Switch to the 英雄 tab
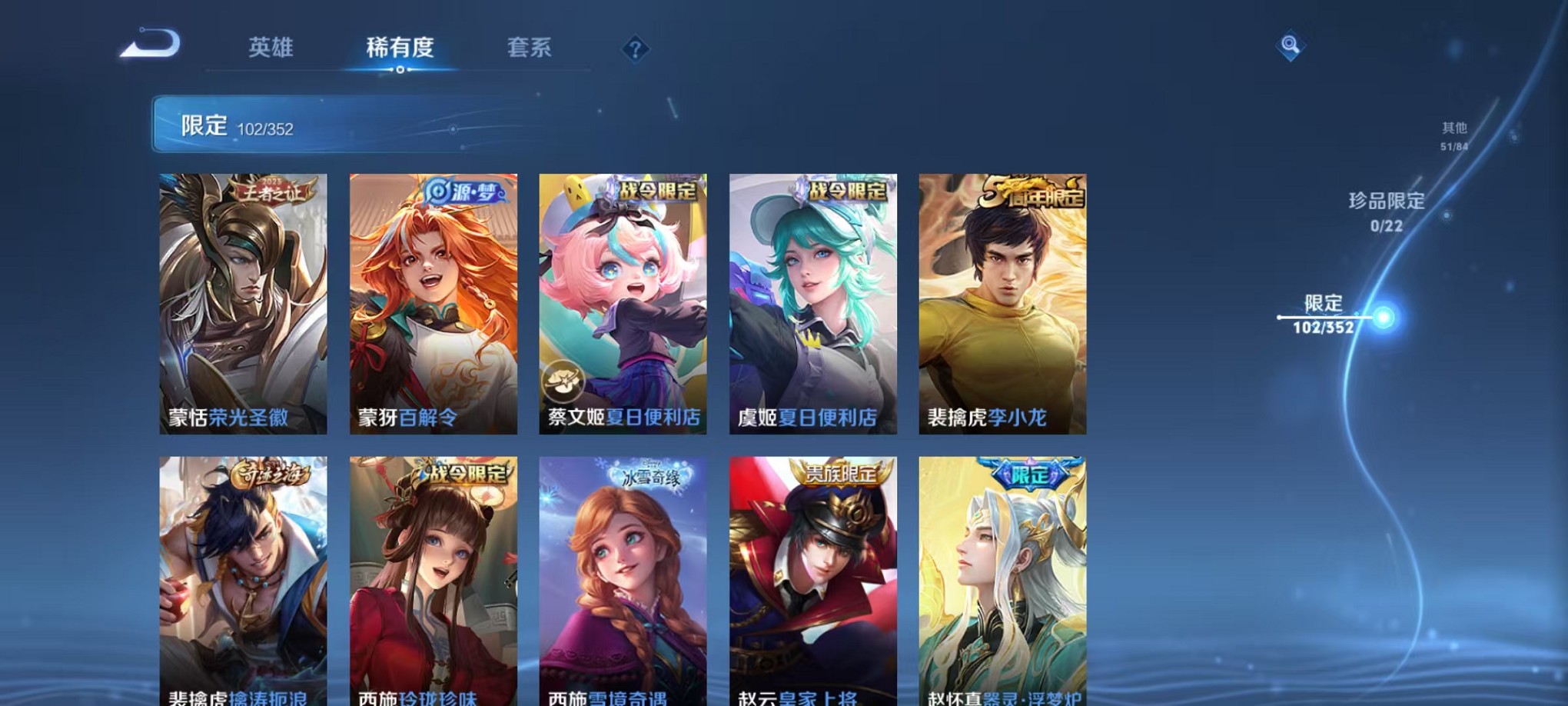 [273, 48]
